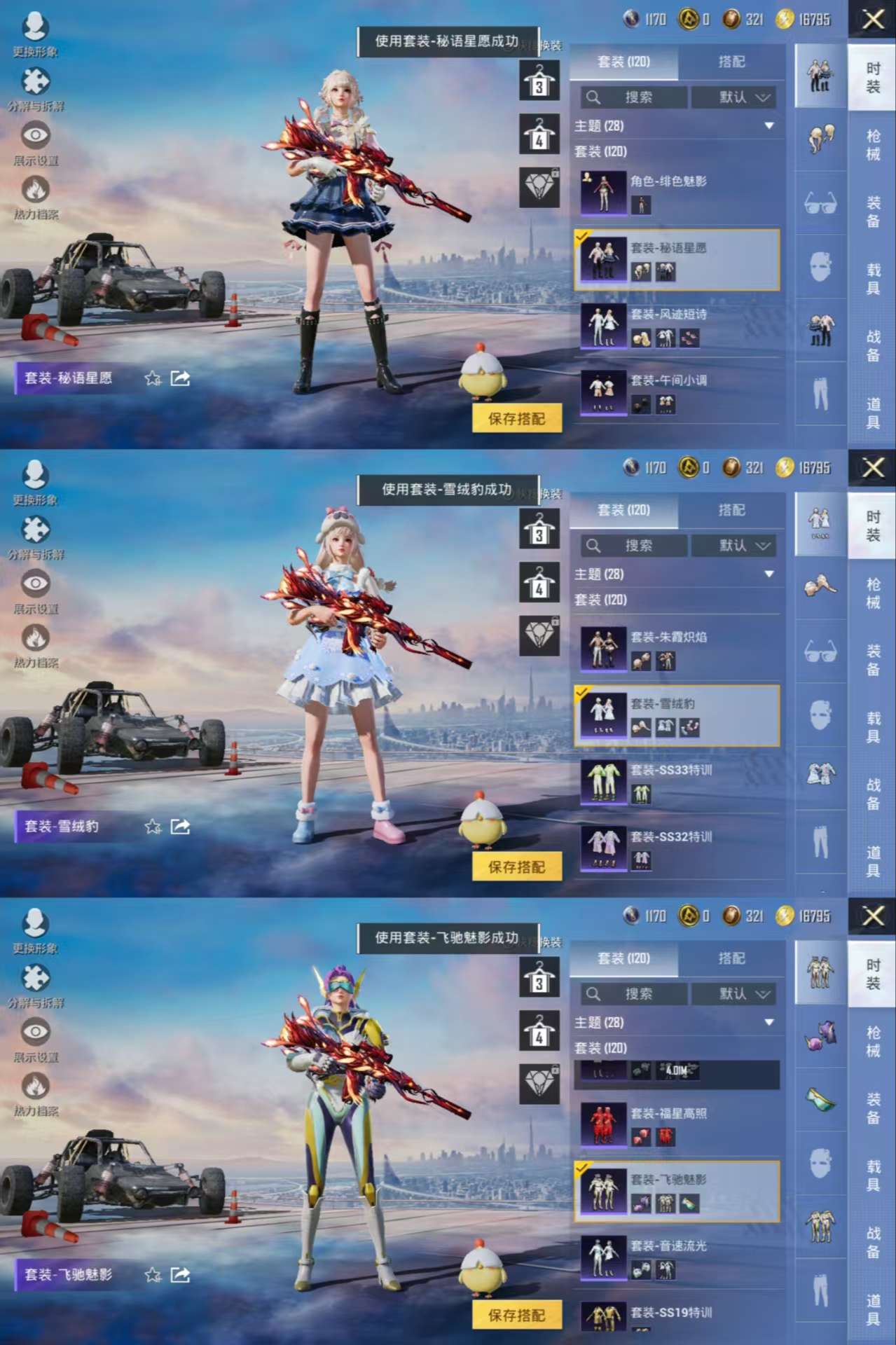Viewport: 896px width, 1345px height.
Task: Click the highlighted 套装-雪绒豹 list row
Action: (x=677, y=715)
